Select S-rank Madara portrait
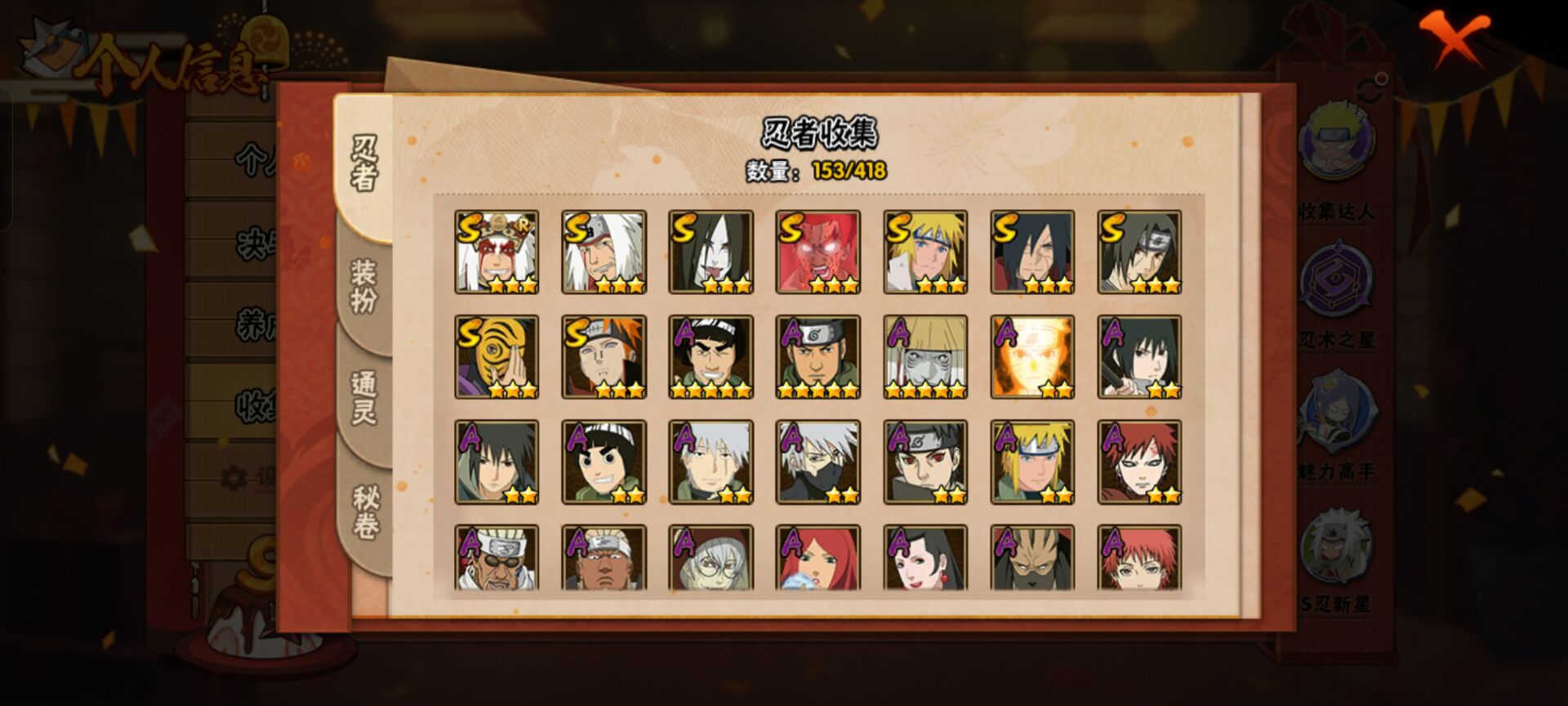Image resolution: width=1568 pixels, height=706 pixels. tap(1032, 252)
